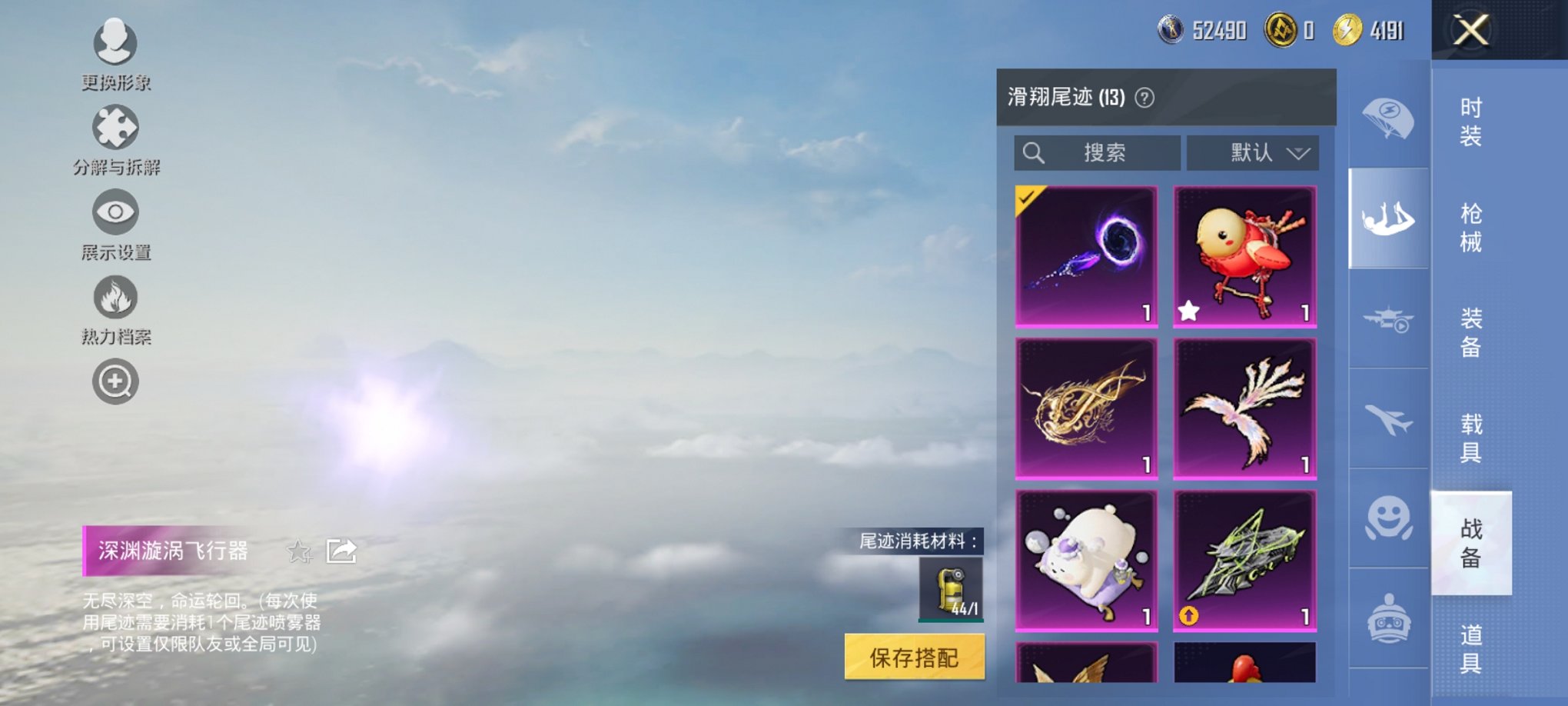Click the circled plus icon below 热力档案

click(x=114, y=381)
